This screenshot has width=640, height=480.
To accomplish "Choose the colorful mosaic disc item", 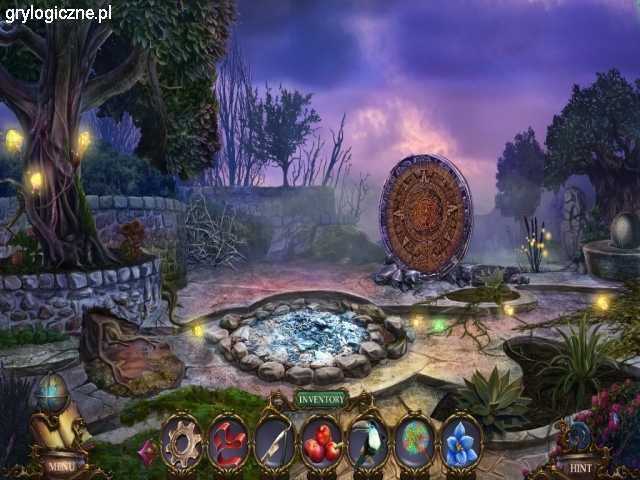I will (414, 441).
